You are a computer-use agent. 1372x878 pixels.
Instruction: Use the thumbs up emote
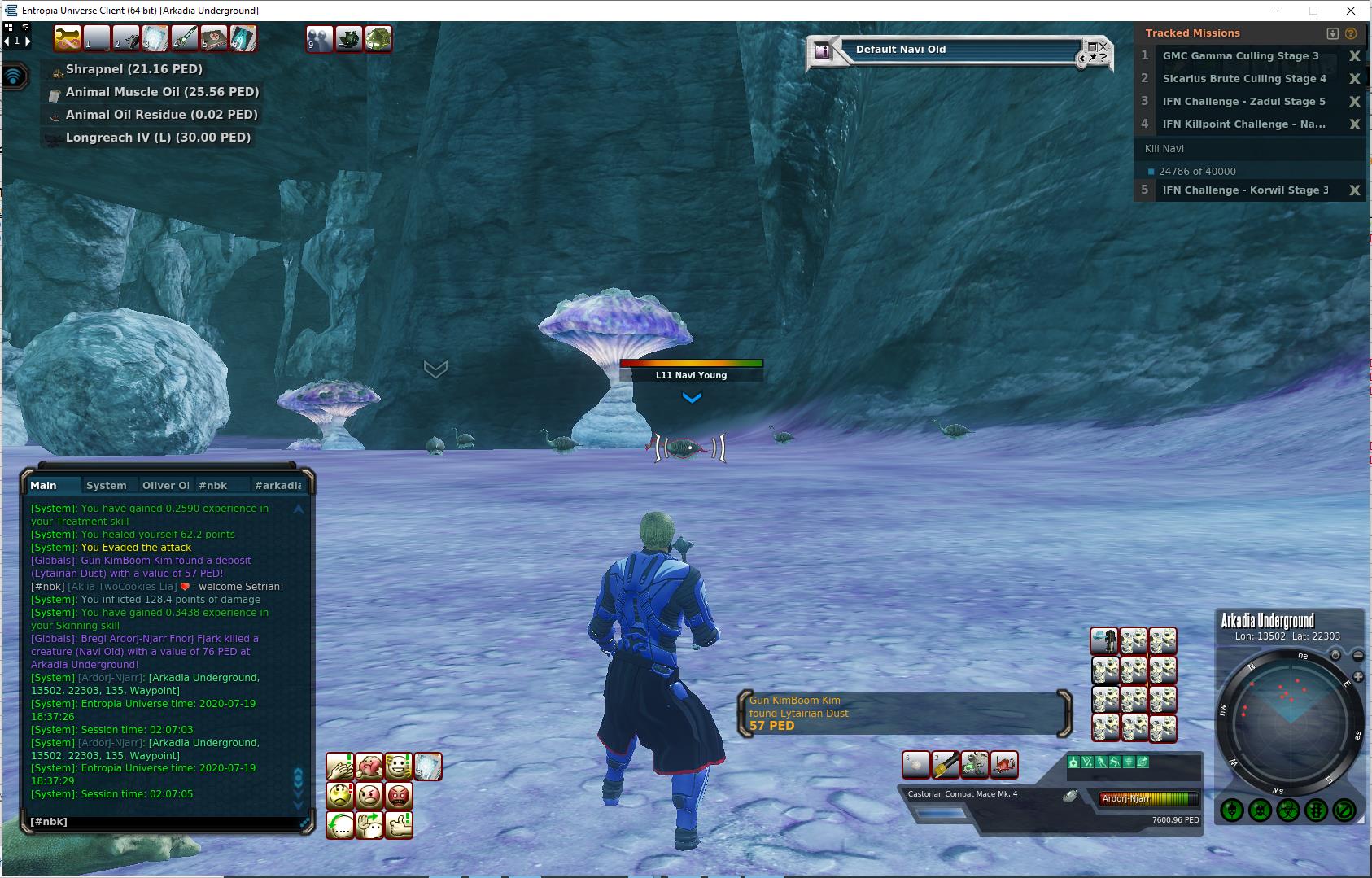tap(399, 824)
